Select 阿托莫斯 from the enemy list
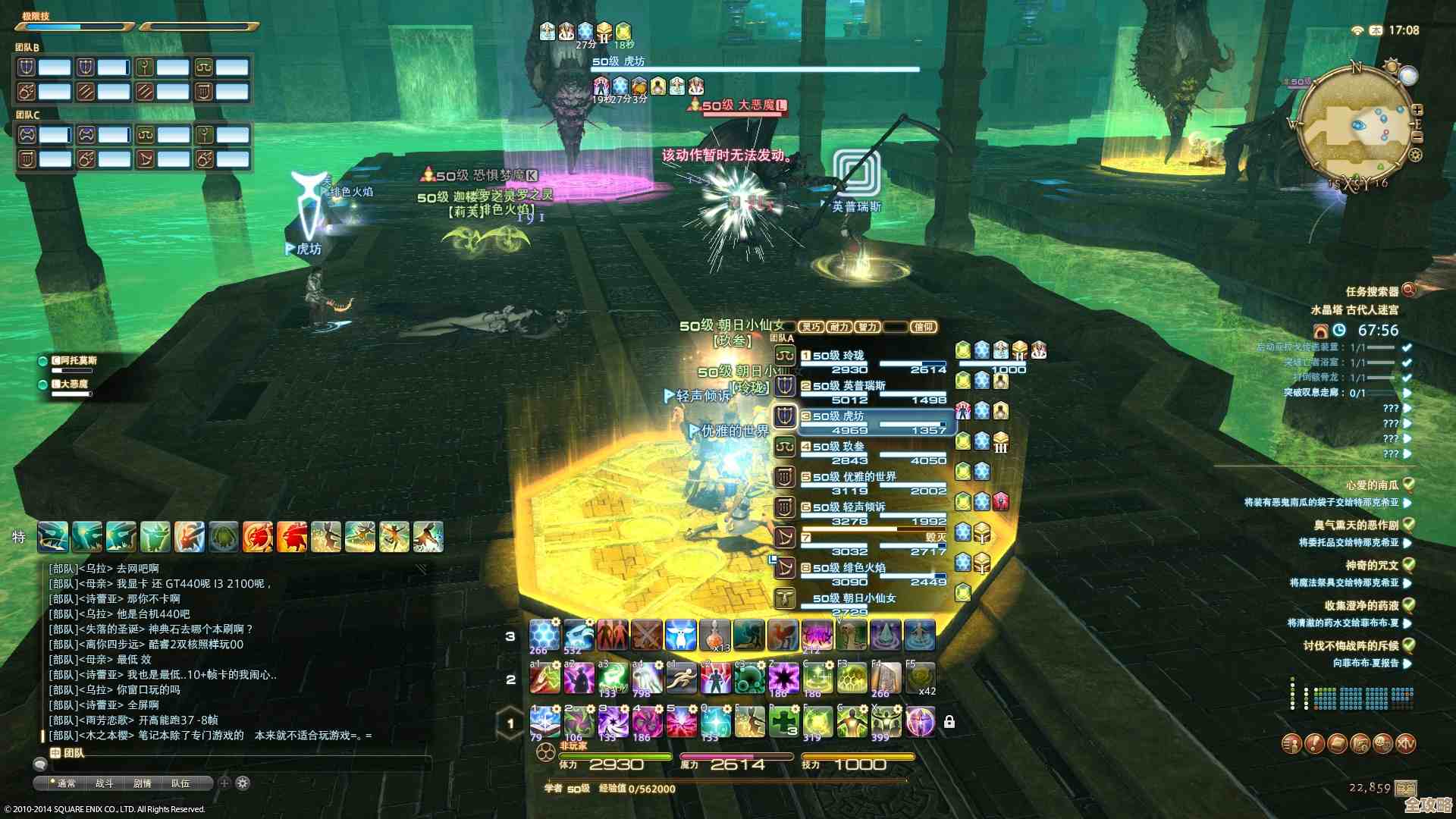 [74, 361]
